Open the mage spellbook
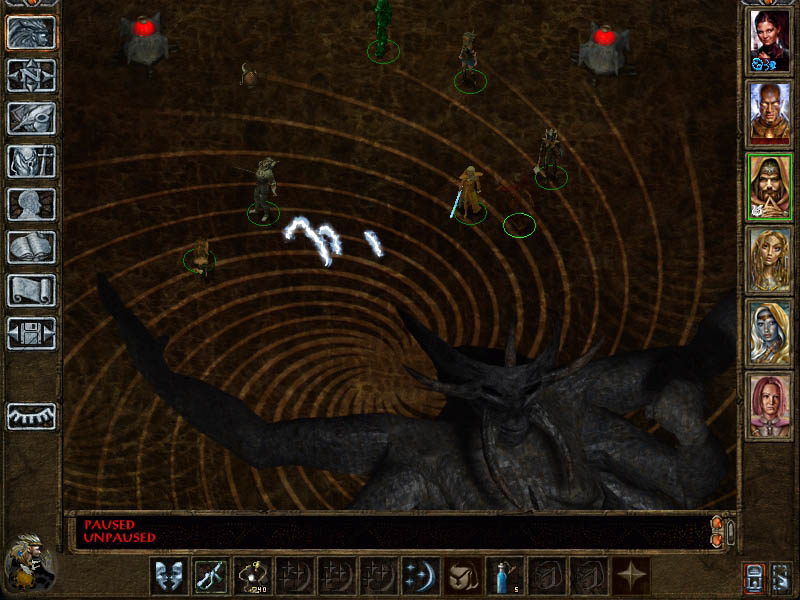The width and height of the screenshot is (800, 600). pos(32,247)
